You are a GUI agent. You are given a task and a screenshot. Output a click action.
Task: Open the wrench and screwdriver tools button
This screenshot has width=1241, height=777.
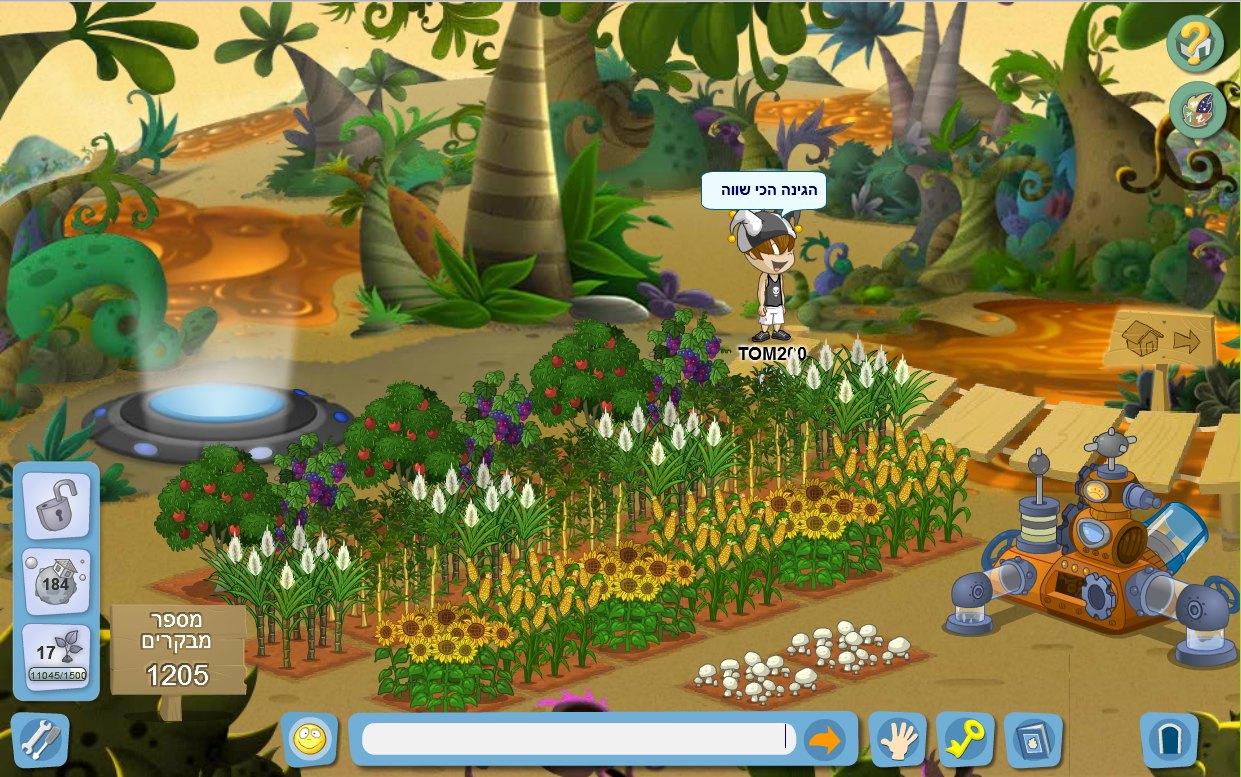pos(40,740)
